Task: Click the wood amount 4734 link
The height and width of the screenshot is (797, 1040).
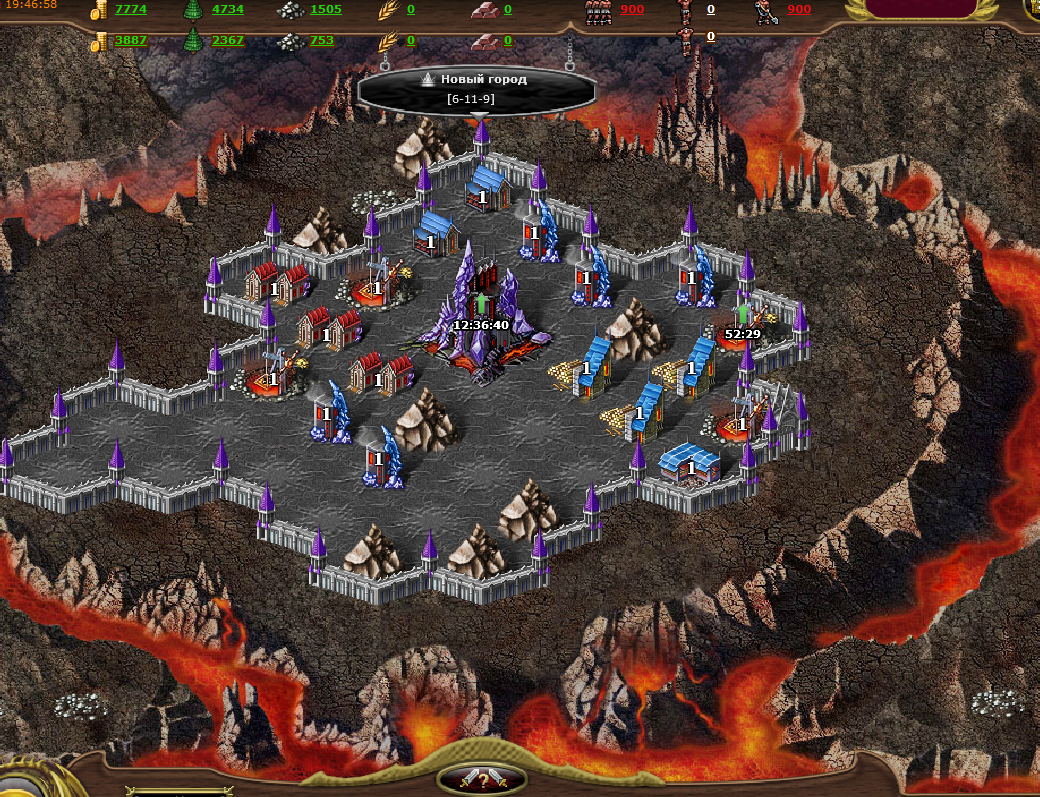Action: click(227, 10)
